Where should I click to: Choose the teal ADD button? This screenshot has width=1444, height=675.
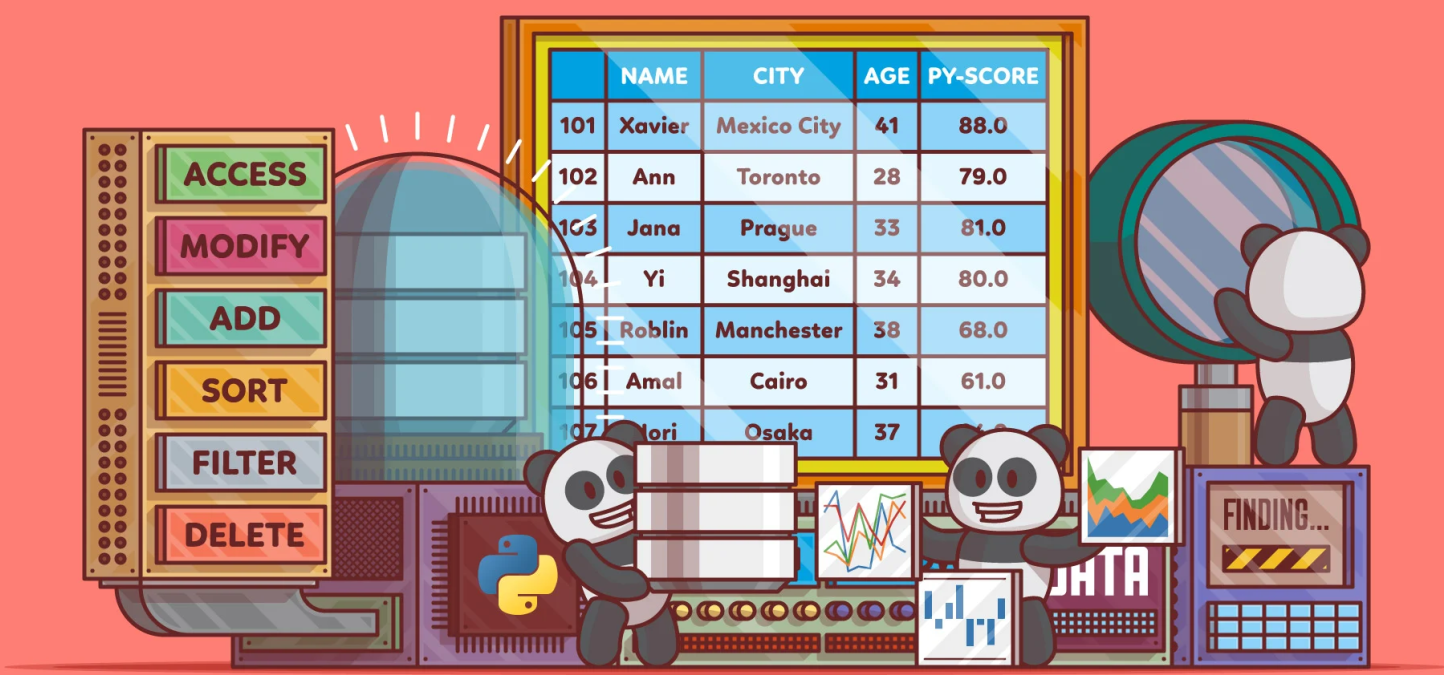click(x=243, y=318)
